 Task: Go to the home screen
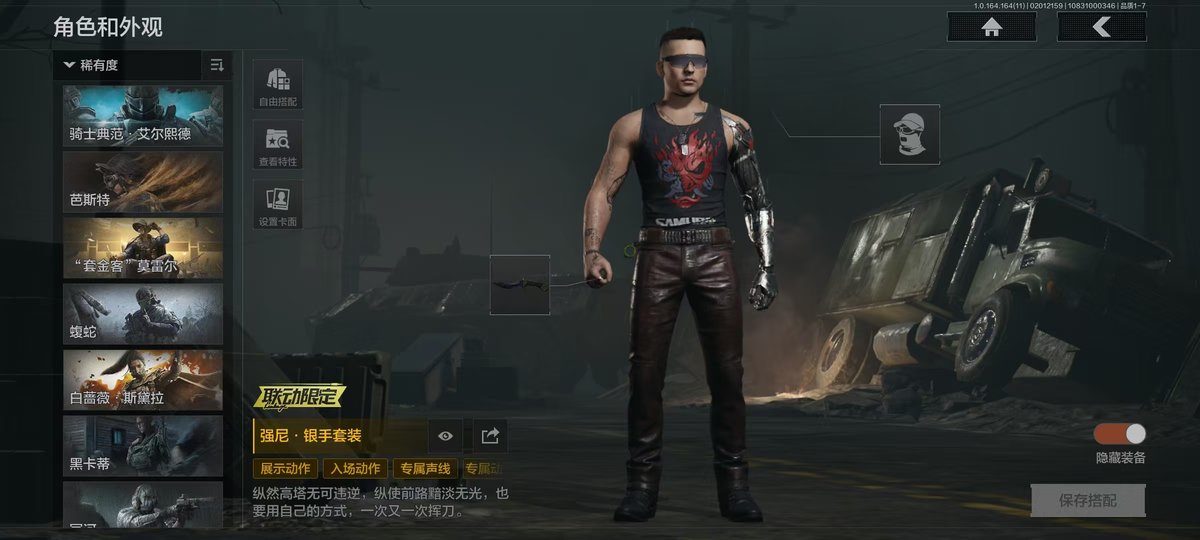992,28
